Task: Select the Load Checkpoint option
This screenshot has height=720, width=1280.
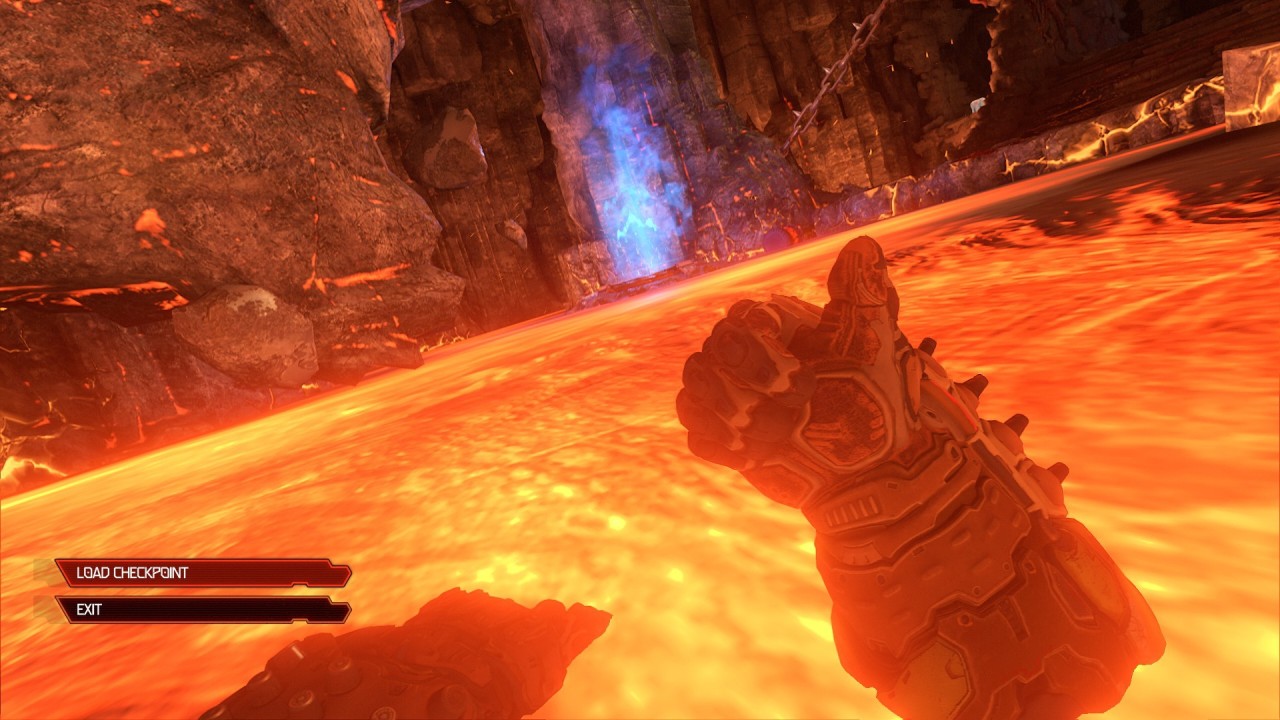Action: (x=202, y=573)
